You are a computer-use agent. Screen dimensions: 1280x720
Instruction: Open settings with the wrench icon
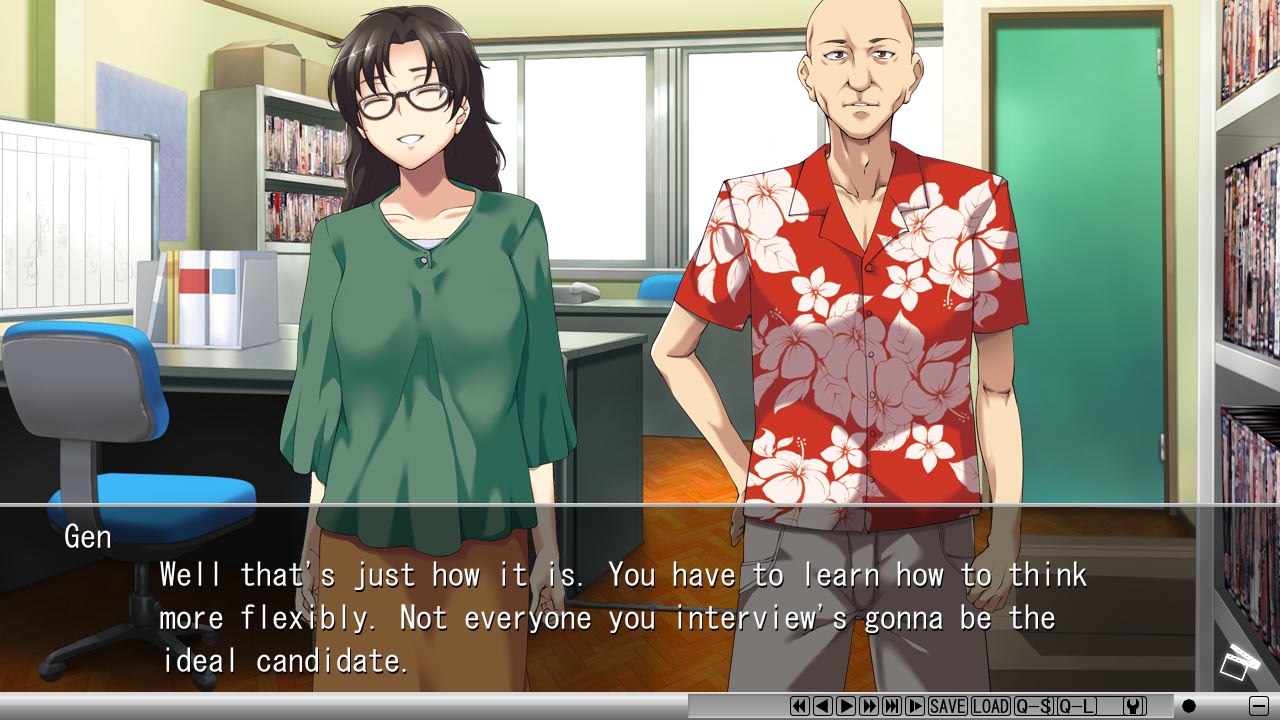(x=1133, y=706)
